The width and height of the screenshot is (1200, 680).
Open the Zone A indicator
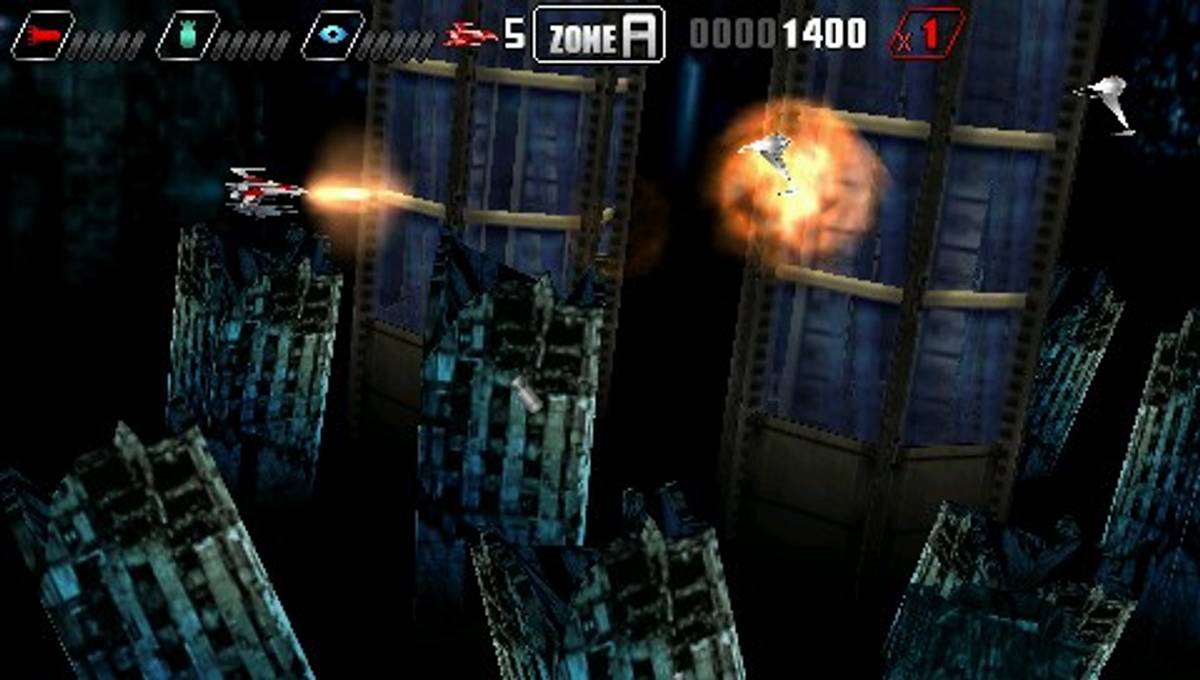pyautogui.click(x=599, y=35)
